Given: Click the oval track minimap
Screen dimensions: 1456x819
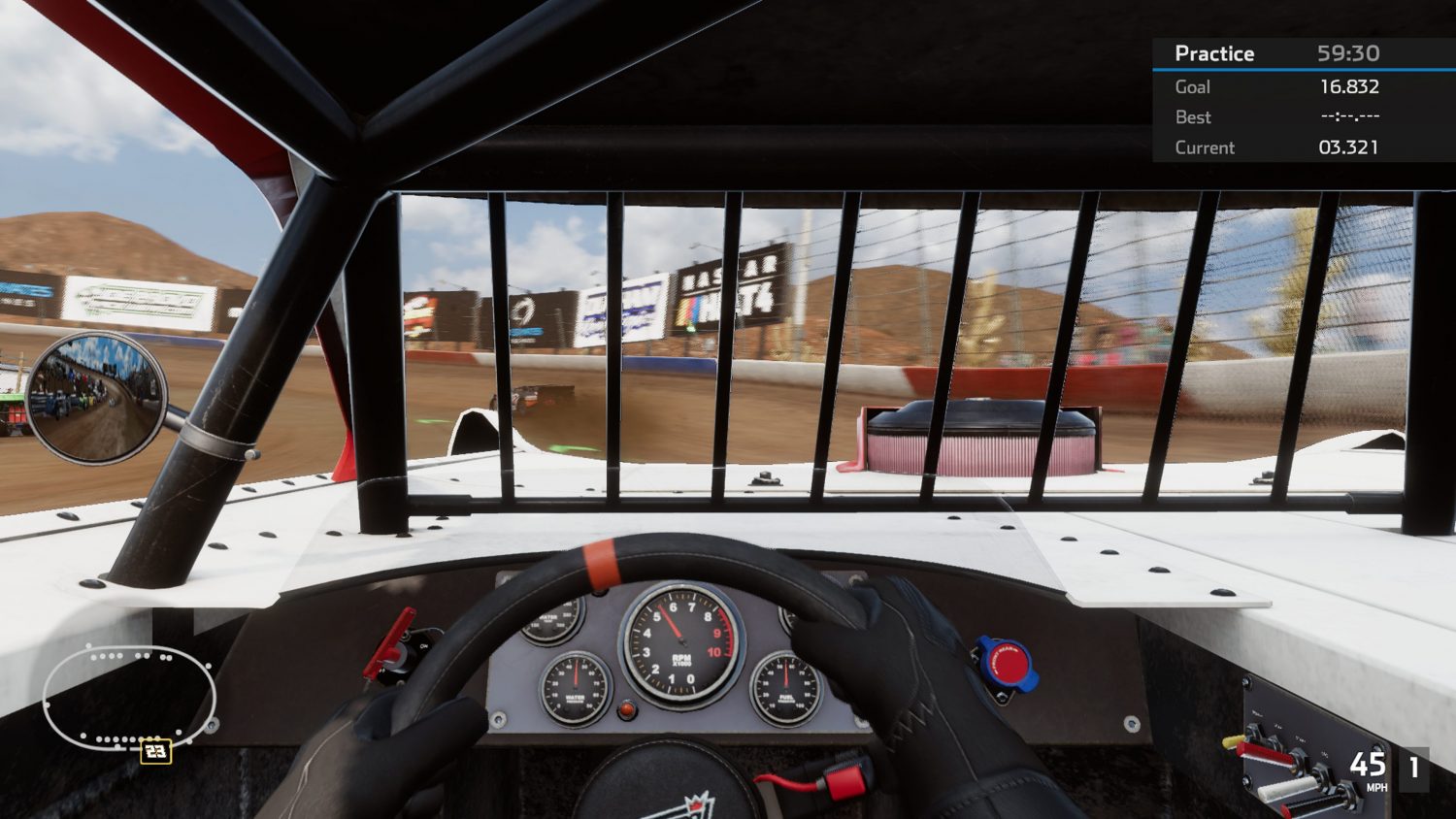Looking at the screenshot, I should point(128,696).
